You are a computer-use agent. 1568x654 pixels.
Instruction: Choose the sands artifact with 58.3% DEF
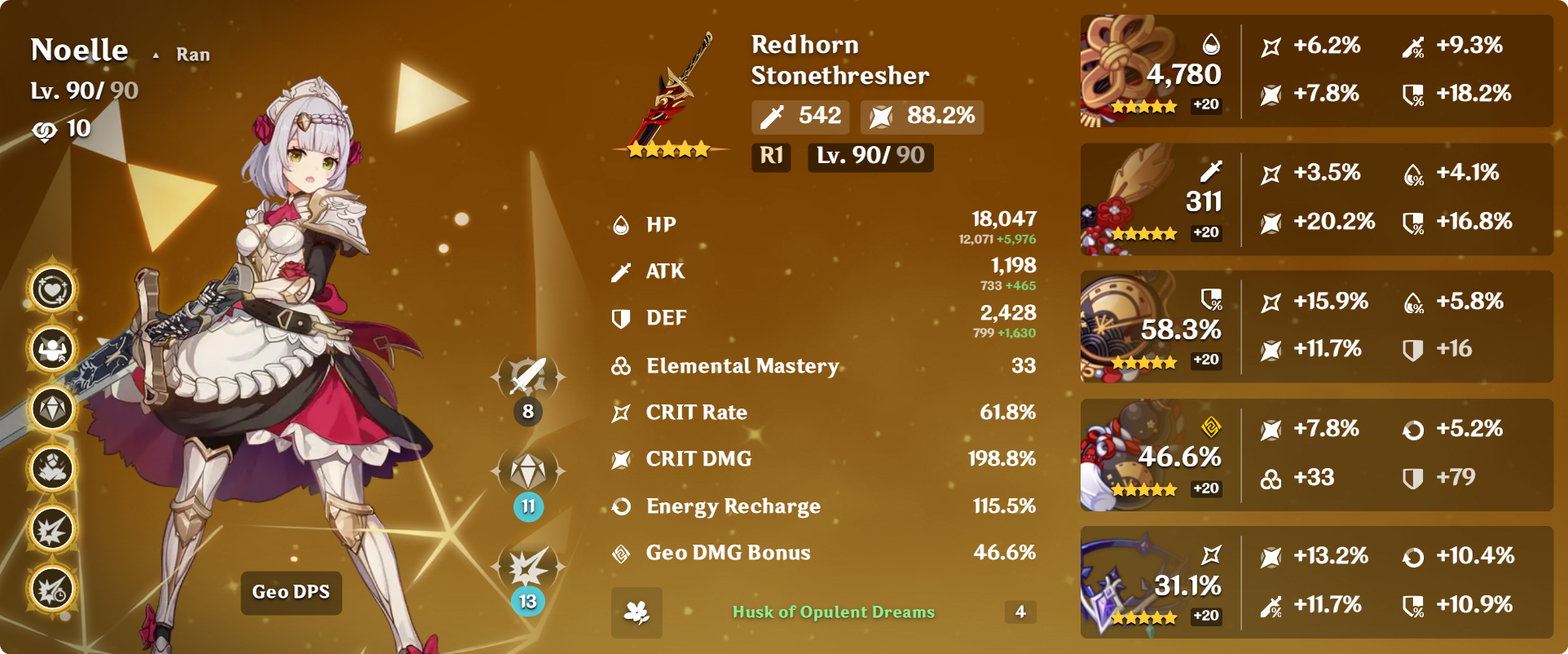coord(1129,327)
